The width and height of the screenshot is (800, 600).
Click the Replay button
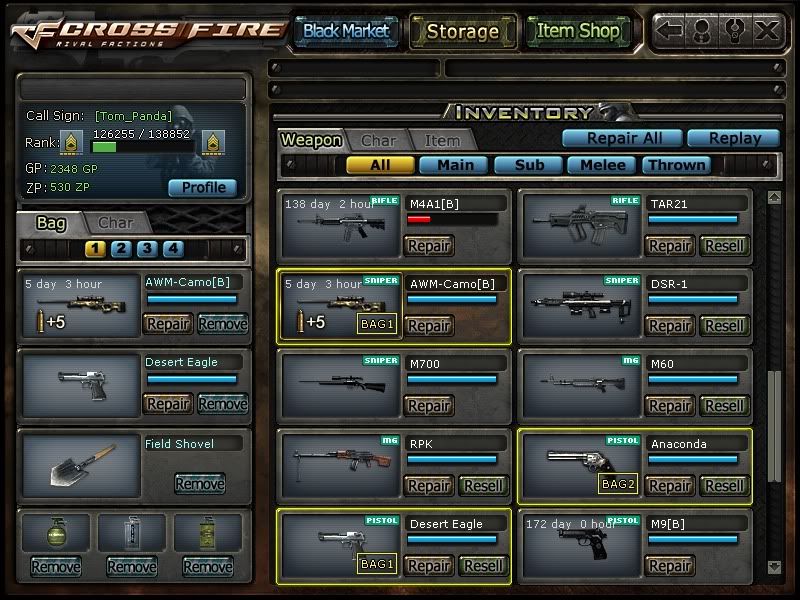point(737,139)
